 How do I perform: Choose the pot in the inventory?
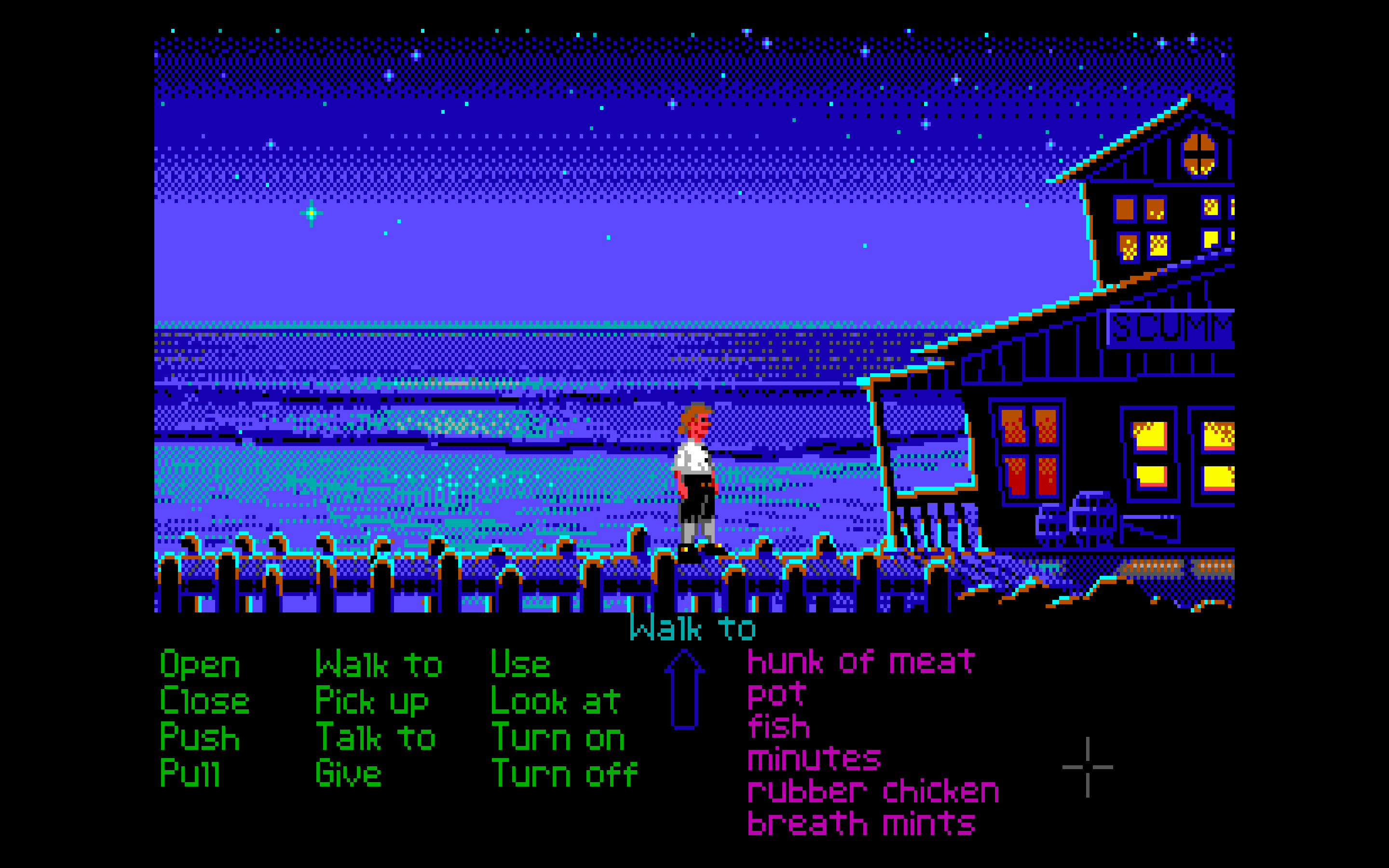point(777,695)
